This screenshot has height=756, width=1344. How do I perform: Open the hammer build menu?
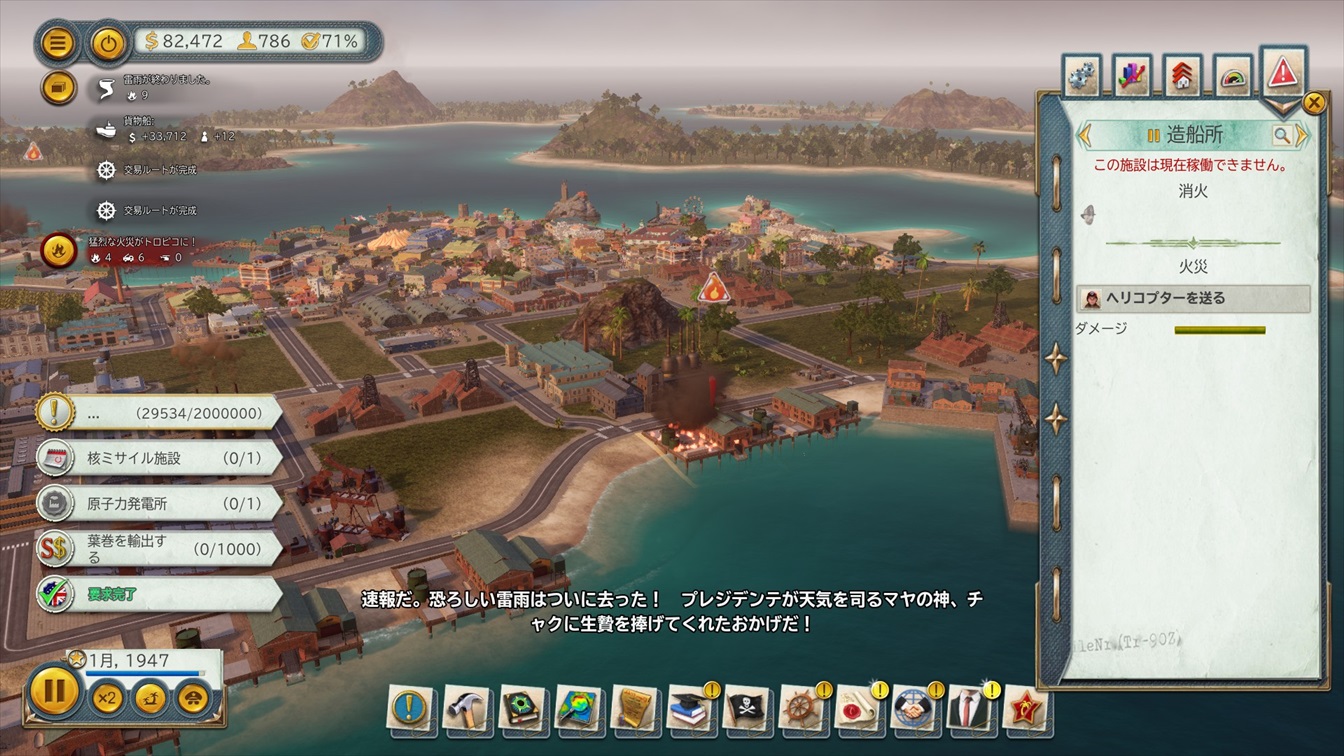[466, 706]
